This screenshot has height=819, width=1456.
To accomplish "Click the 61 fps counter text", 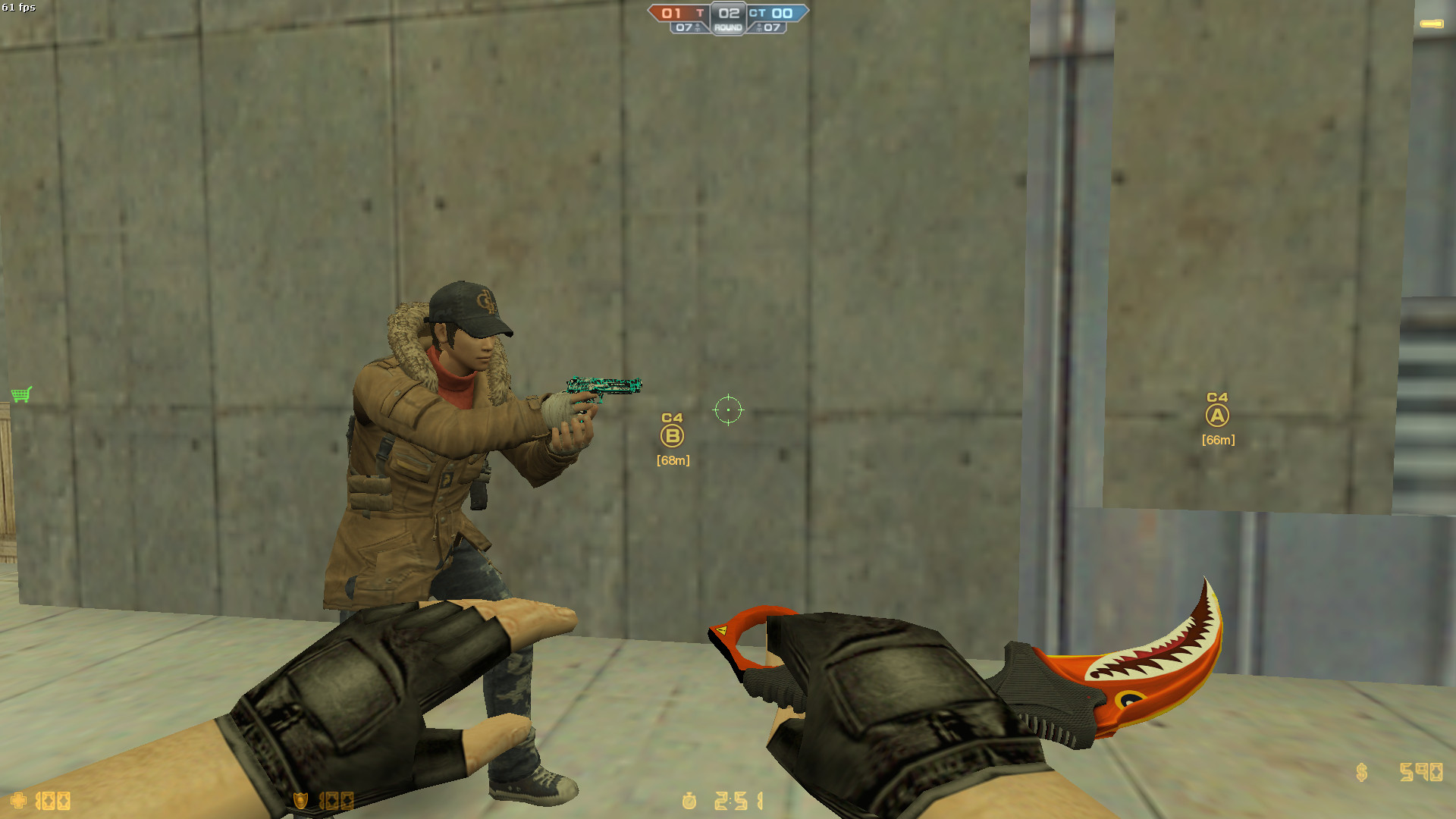I will point(20,7).
